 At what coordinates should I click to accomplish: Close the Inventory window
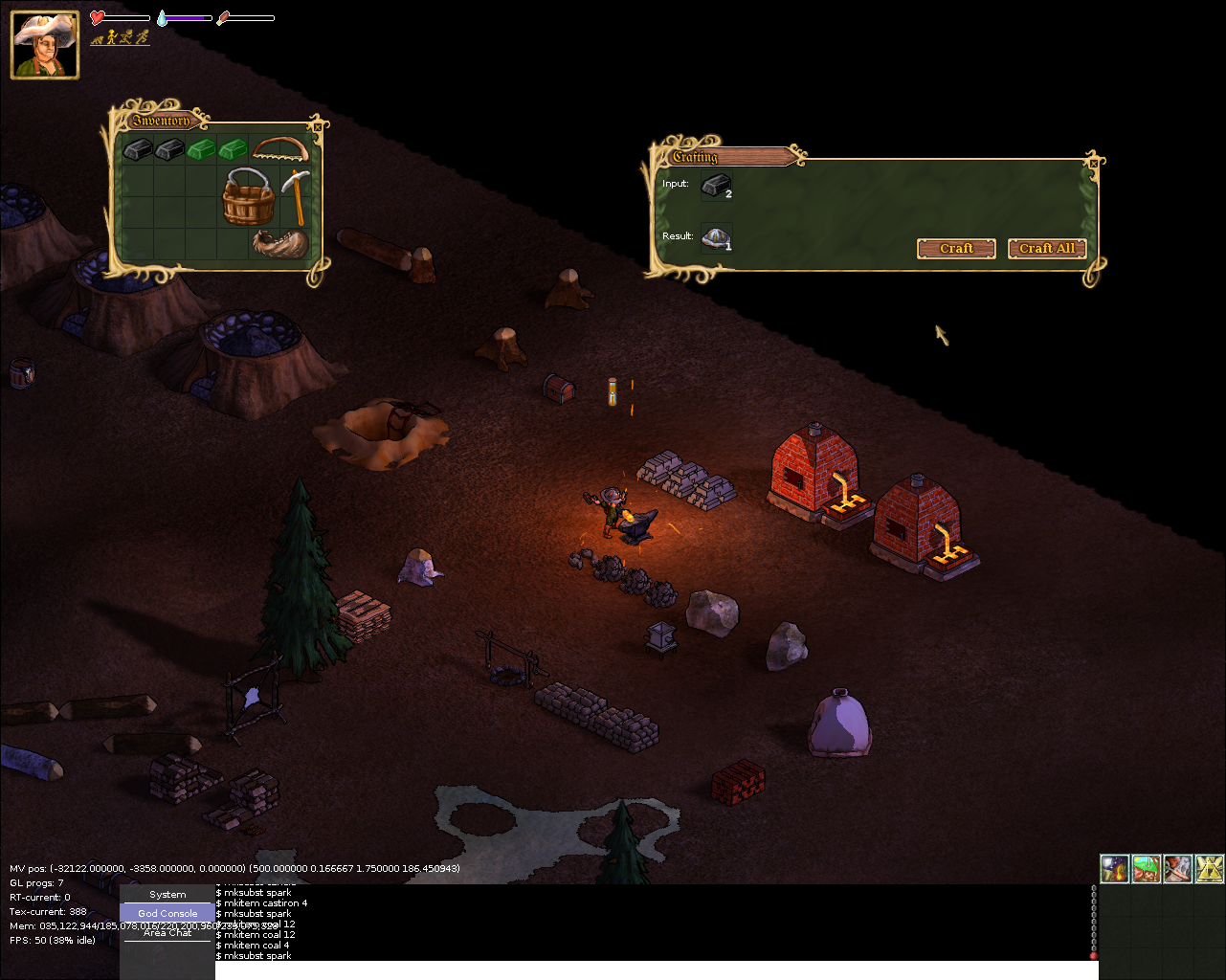tap(318, 126)
